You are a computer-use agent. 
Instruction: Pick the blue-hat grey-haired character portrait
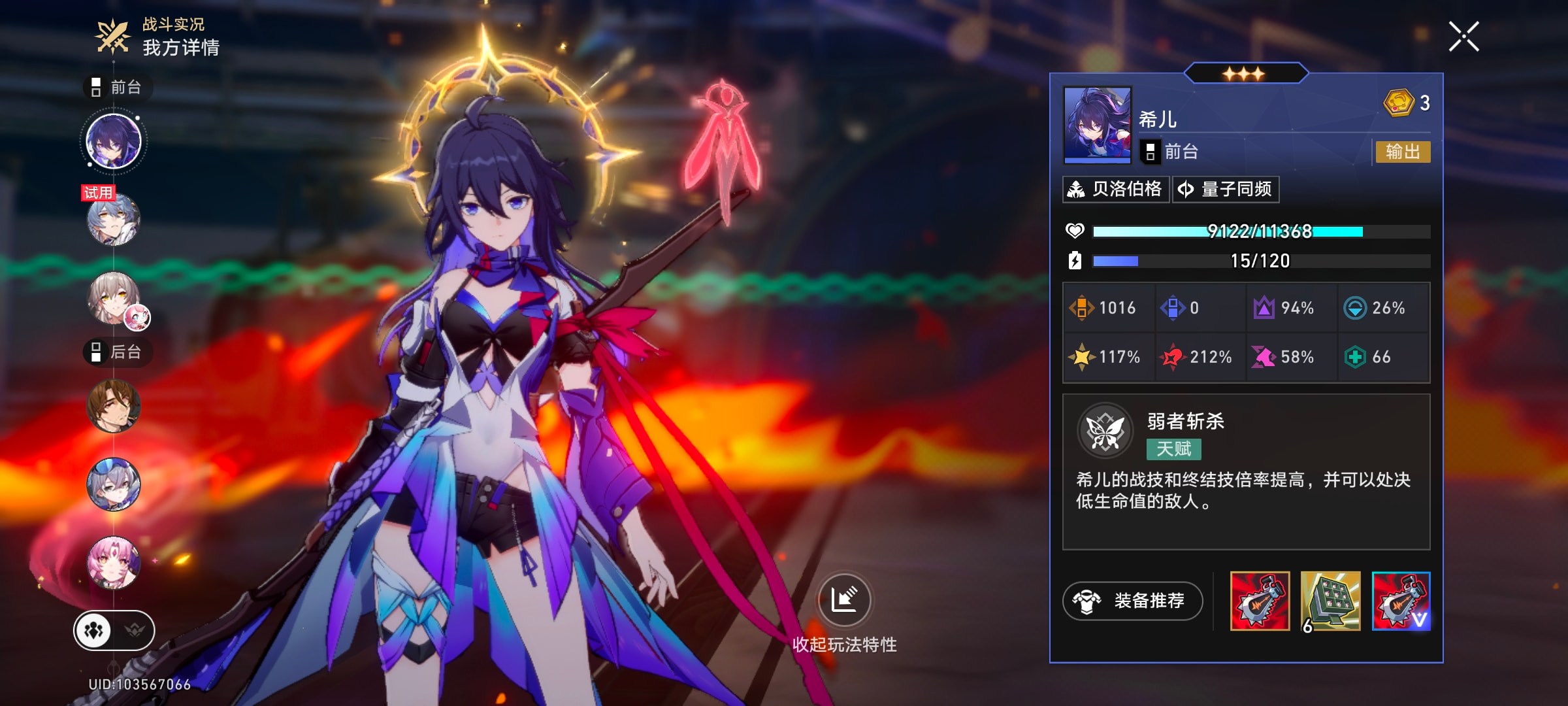114,484
